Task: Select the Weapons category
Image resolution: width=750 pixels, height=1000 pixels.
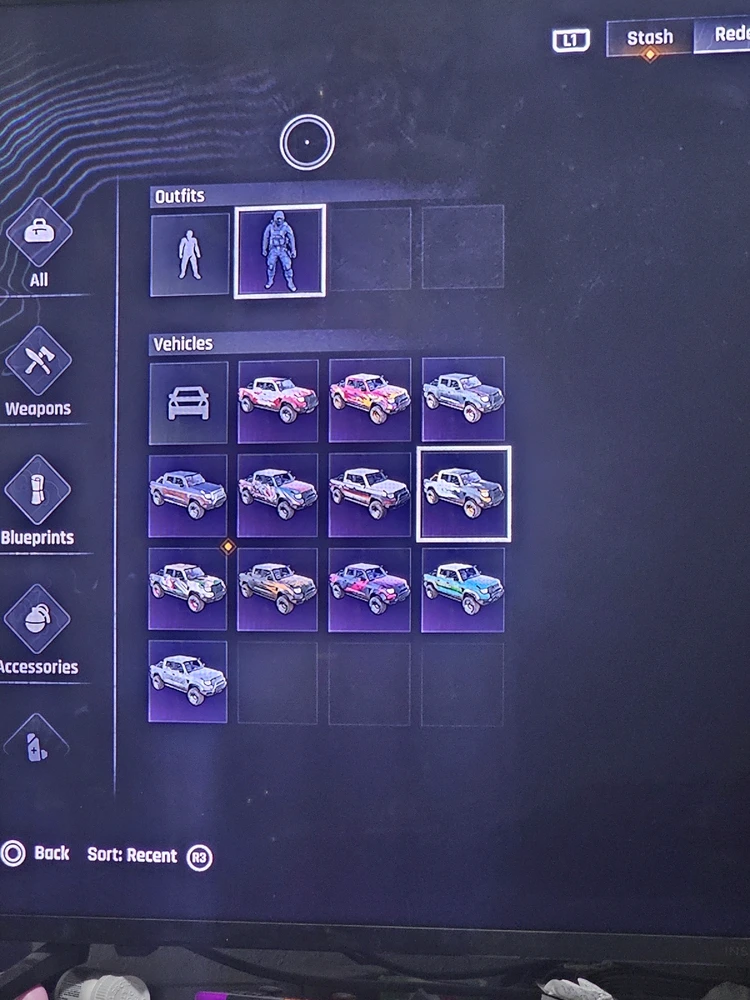Action: pos(38,372)
